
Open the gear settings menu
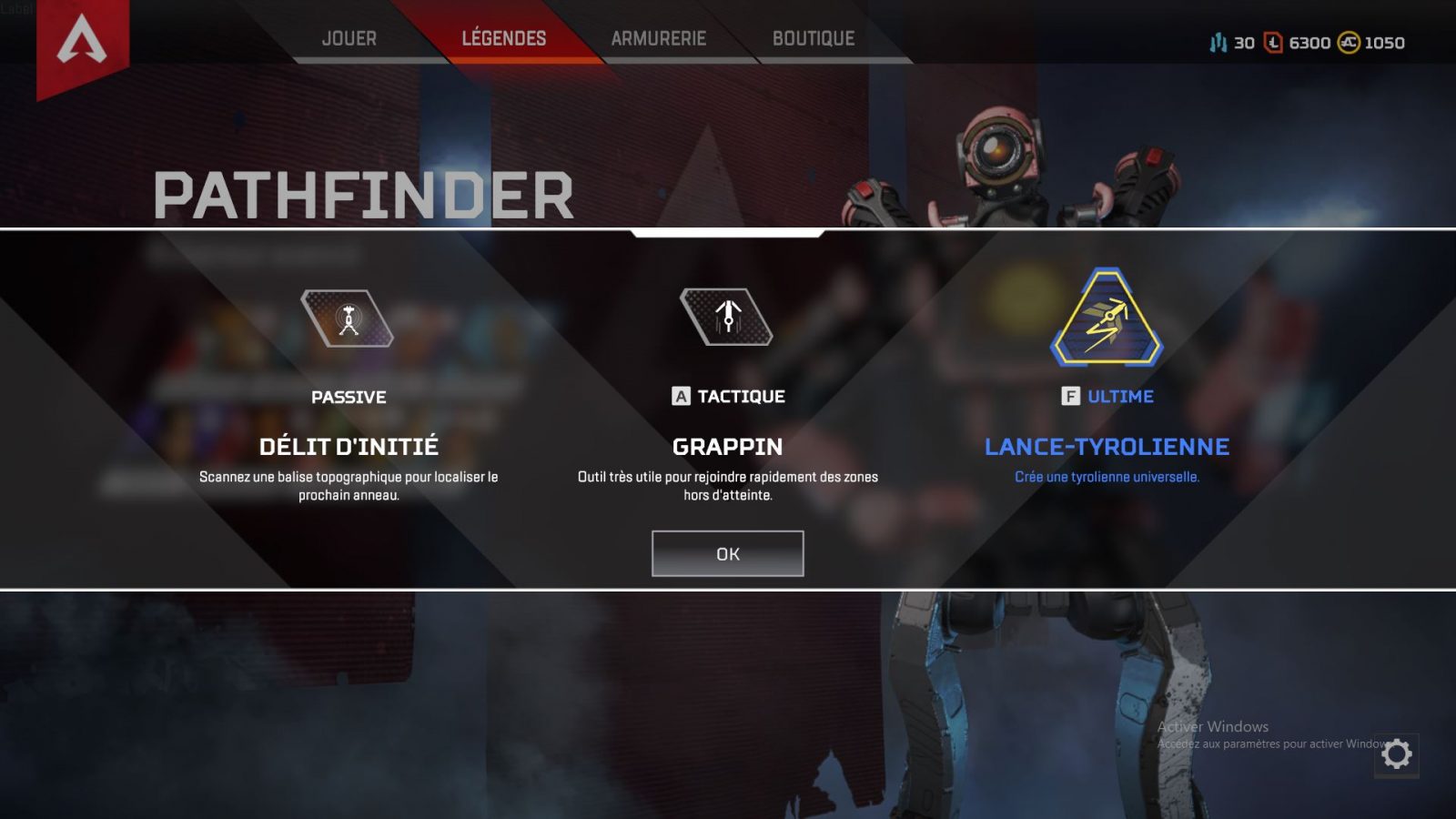click(1396, 754)
